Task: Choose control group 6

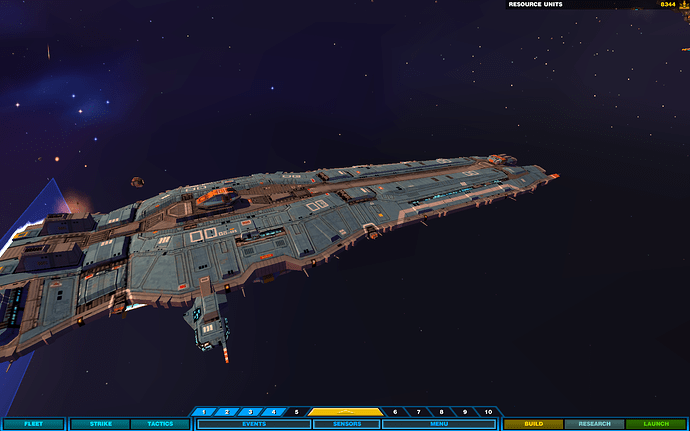Action: coord(395,412)
